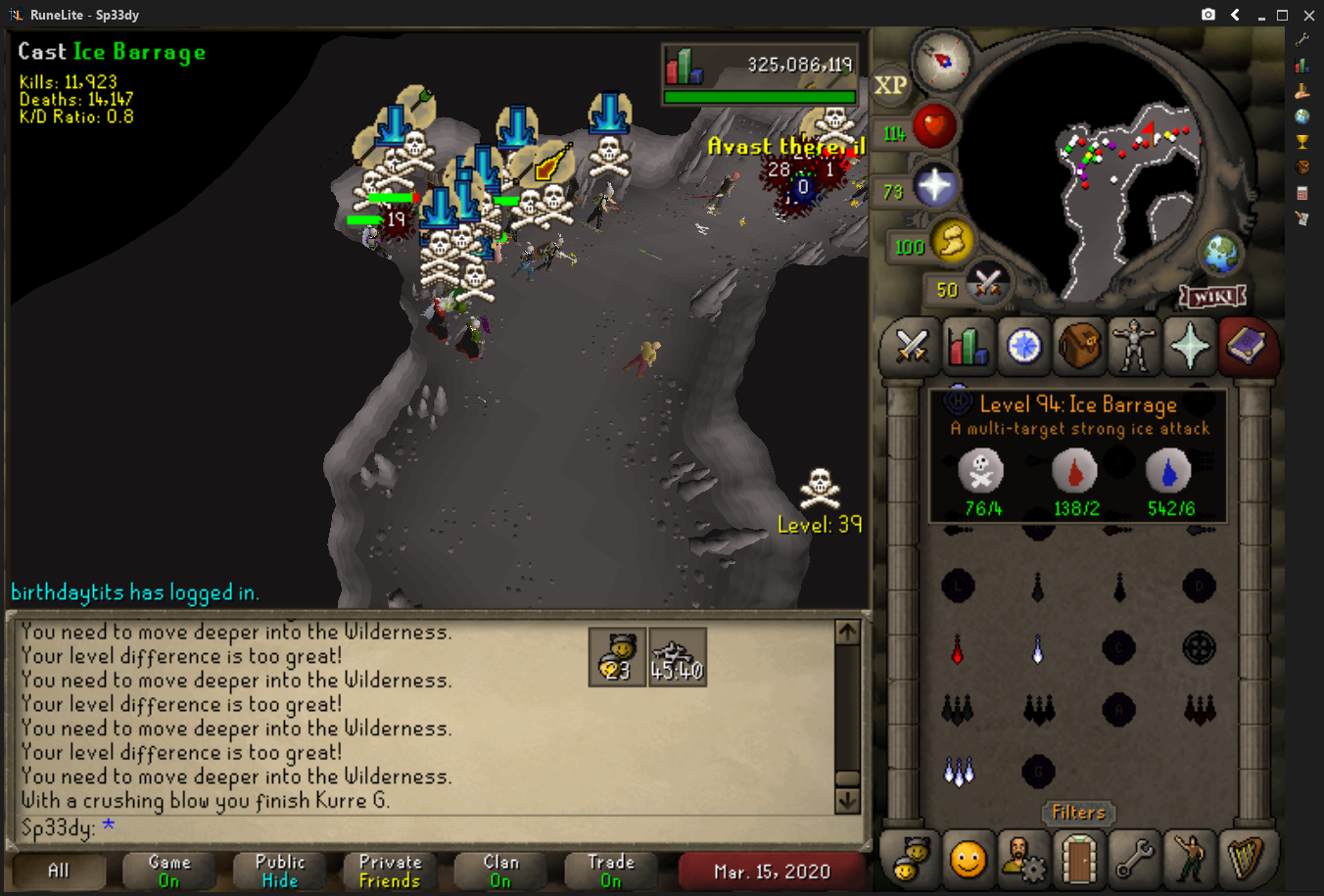The height and width of the screenshot is (896, 1324).
Task: Activate quick prayers orb
Action: [934, 186]
